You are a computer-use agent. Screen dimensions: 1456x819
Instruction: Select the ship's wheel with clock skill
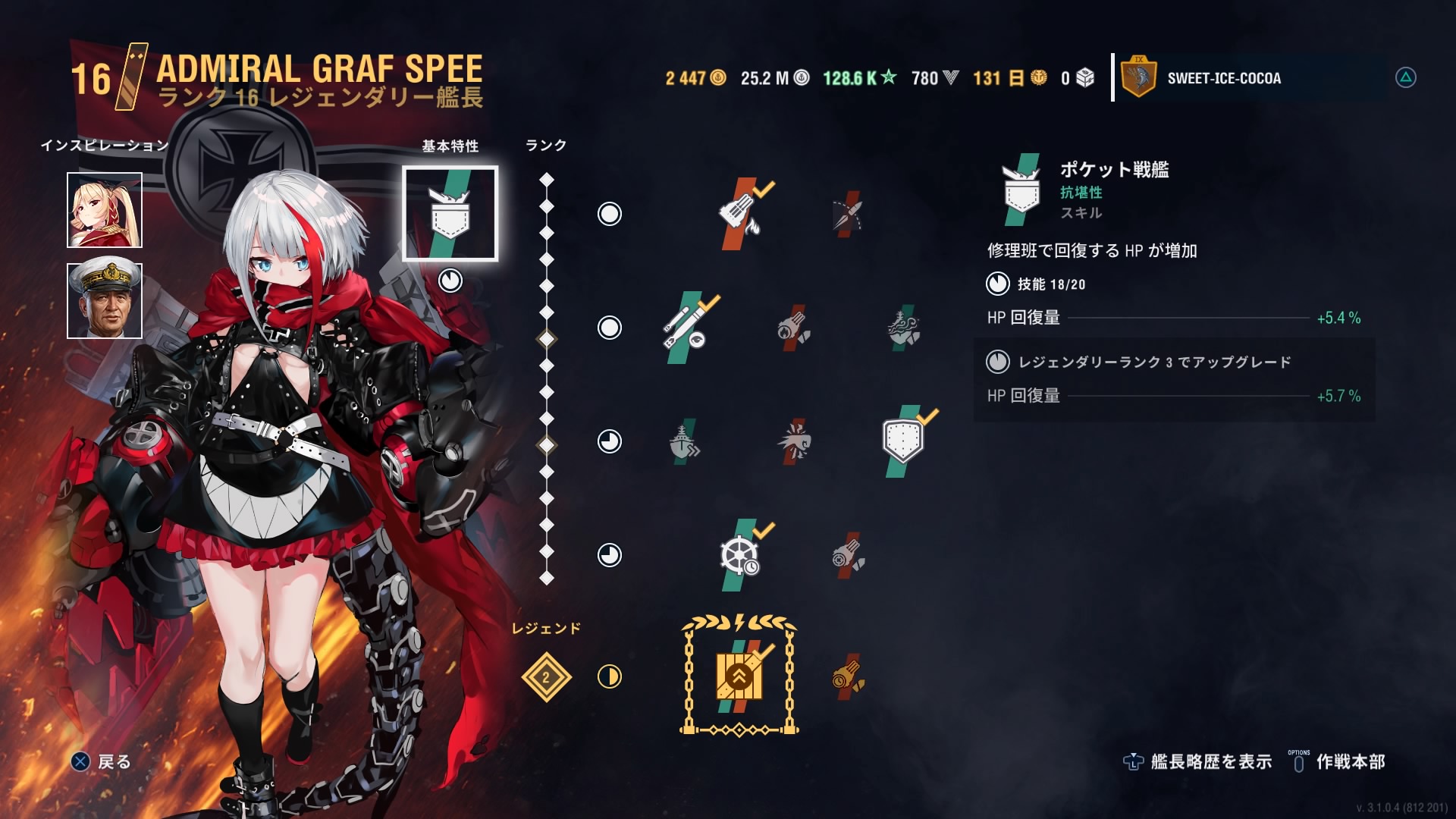740,555
